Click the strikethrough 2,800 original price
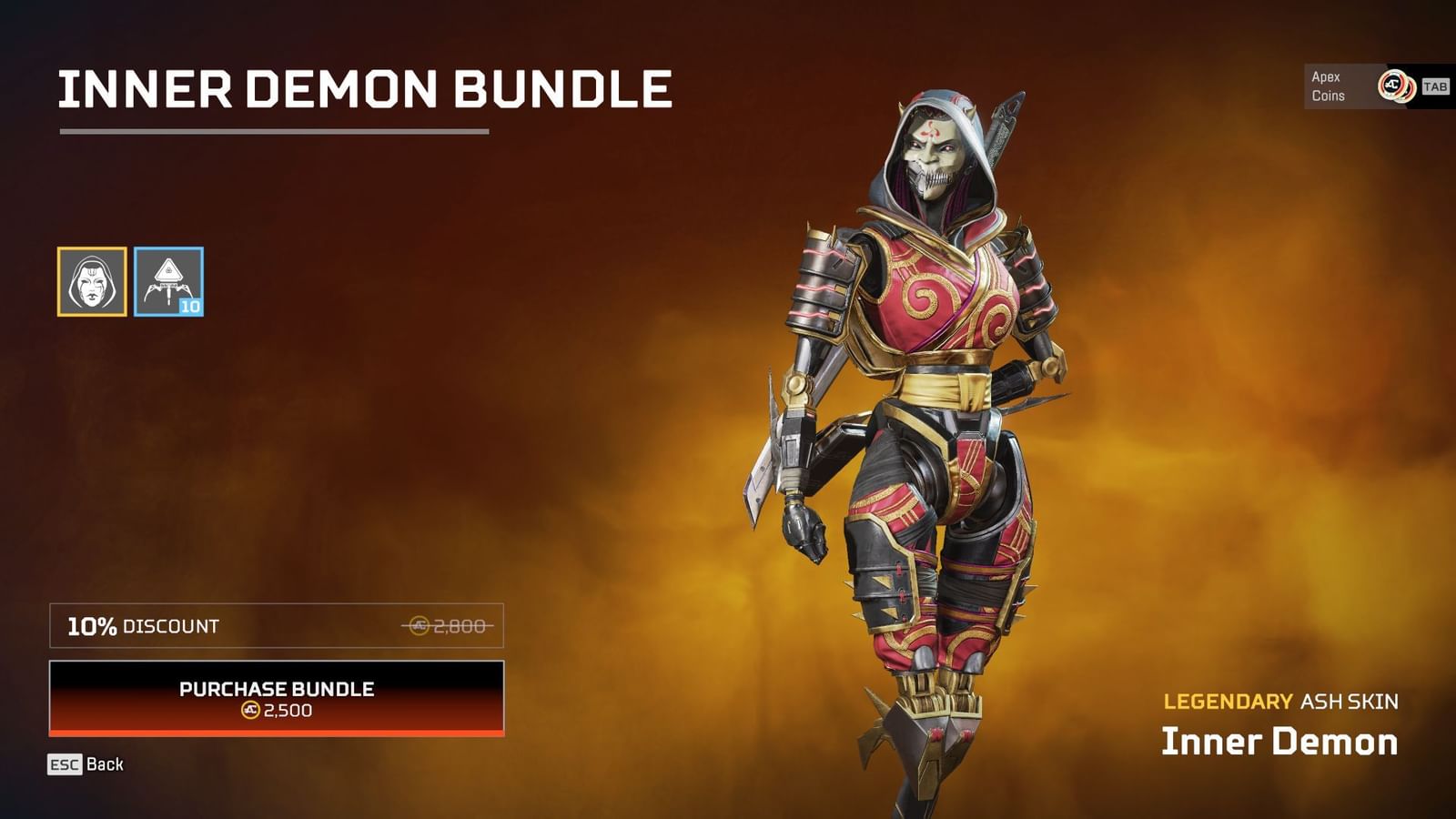Viewport: 1456px width, 819px height. [x=460, y=625]
